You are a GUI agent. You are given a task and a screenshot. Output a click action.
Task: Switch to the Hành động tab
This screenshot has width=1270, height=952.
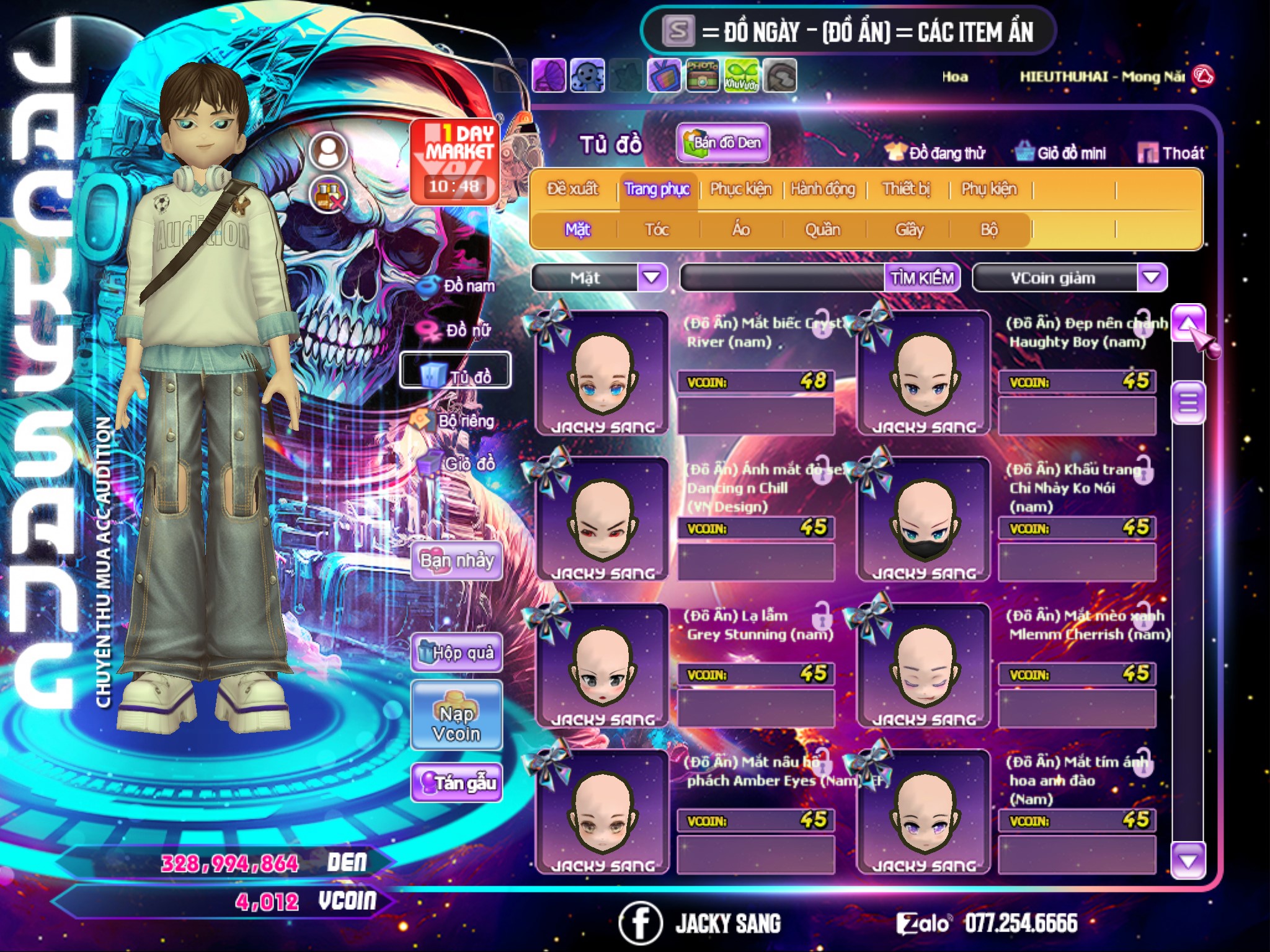pos(822,189)
